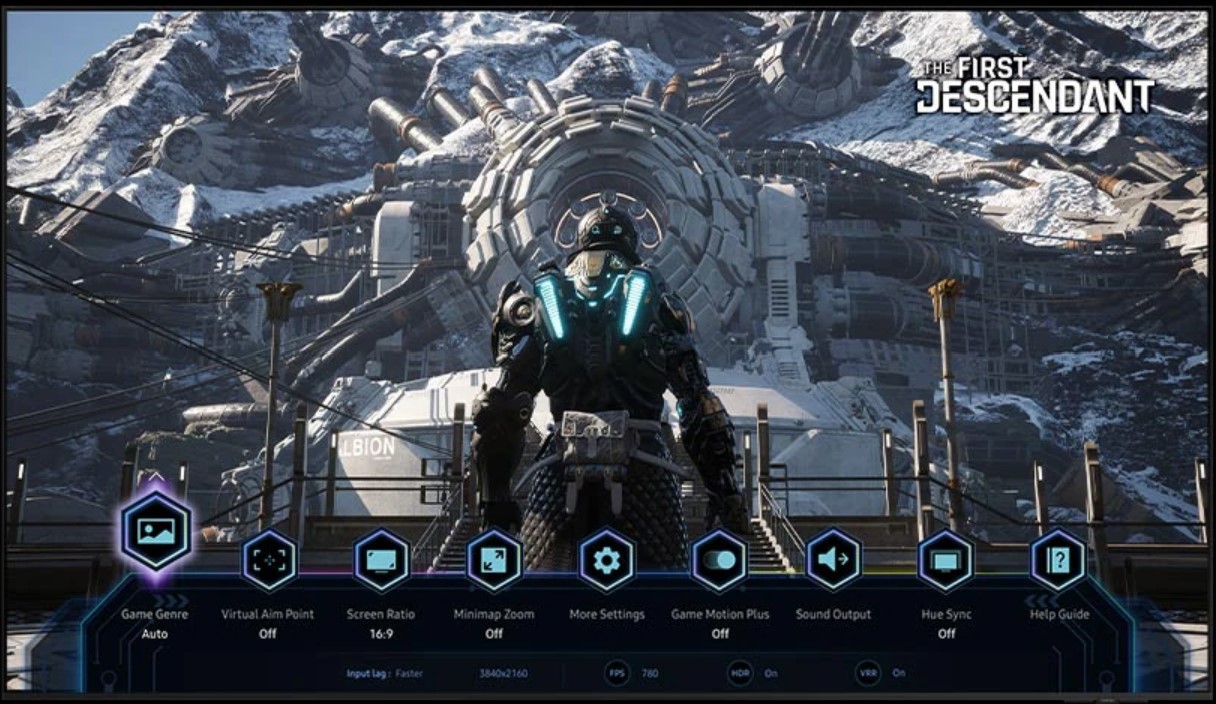1216x704 pixels.
Task: Choose the Minimap Zoom option
Action: [x=494, y=560]
